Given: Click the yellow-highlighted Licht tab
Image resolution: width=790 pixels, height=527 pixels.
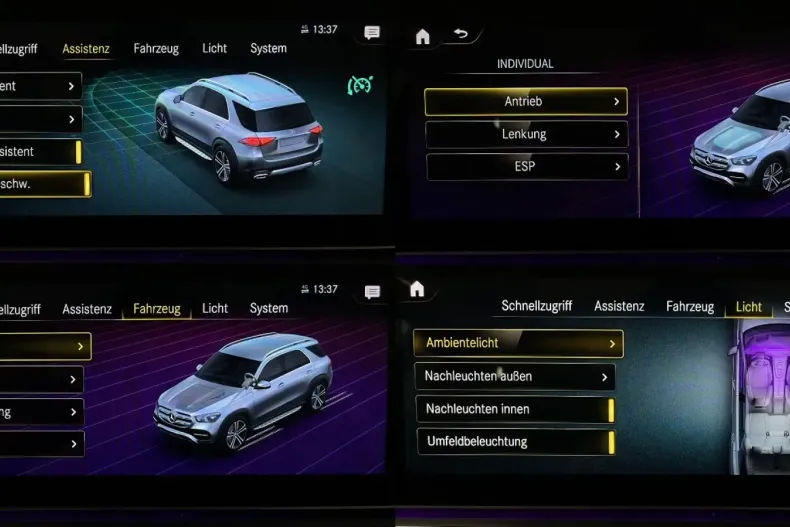Looking at the screenshot, I should pyautogui.click(x=748, y=307).
